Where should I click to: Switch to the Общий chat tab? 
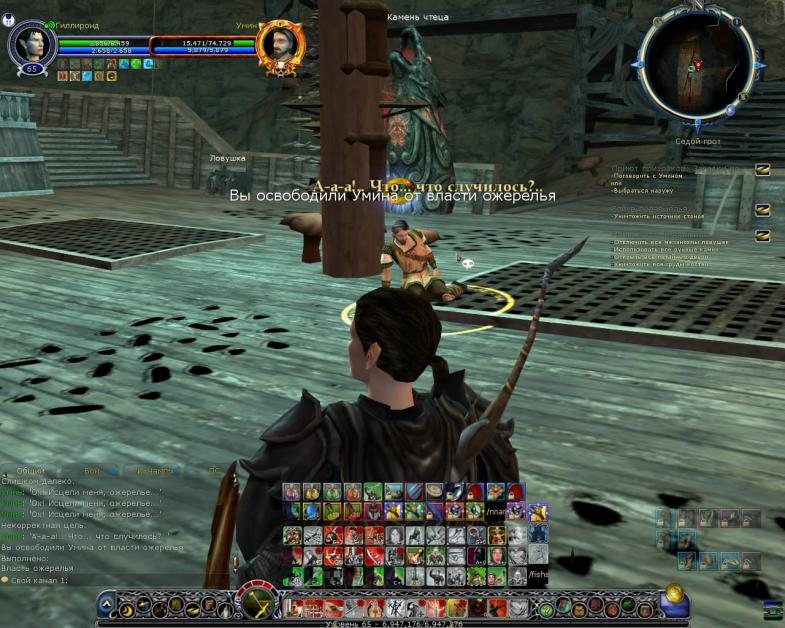pyautogui.click(x=31, y=469)
